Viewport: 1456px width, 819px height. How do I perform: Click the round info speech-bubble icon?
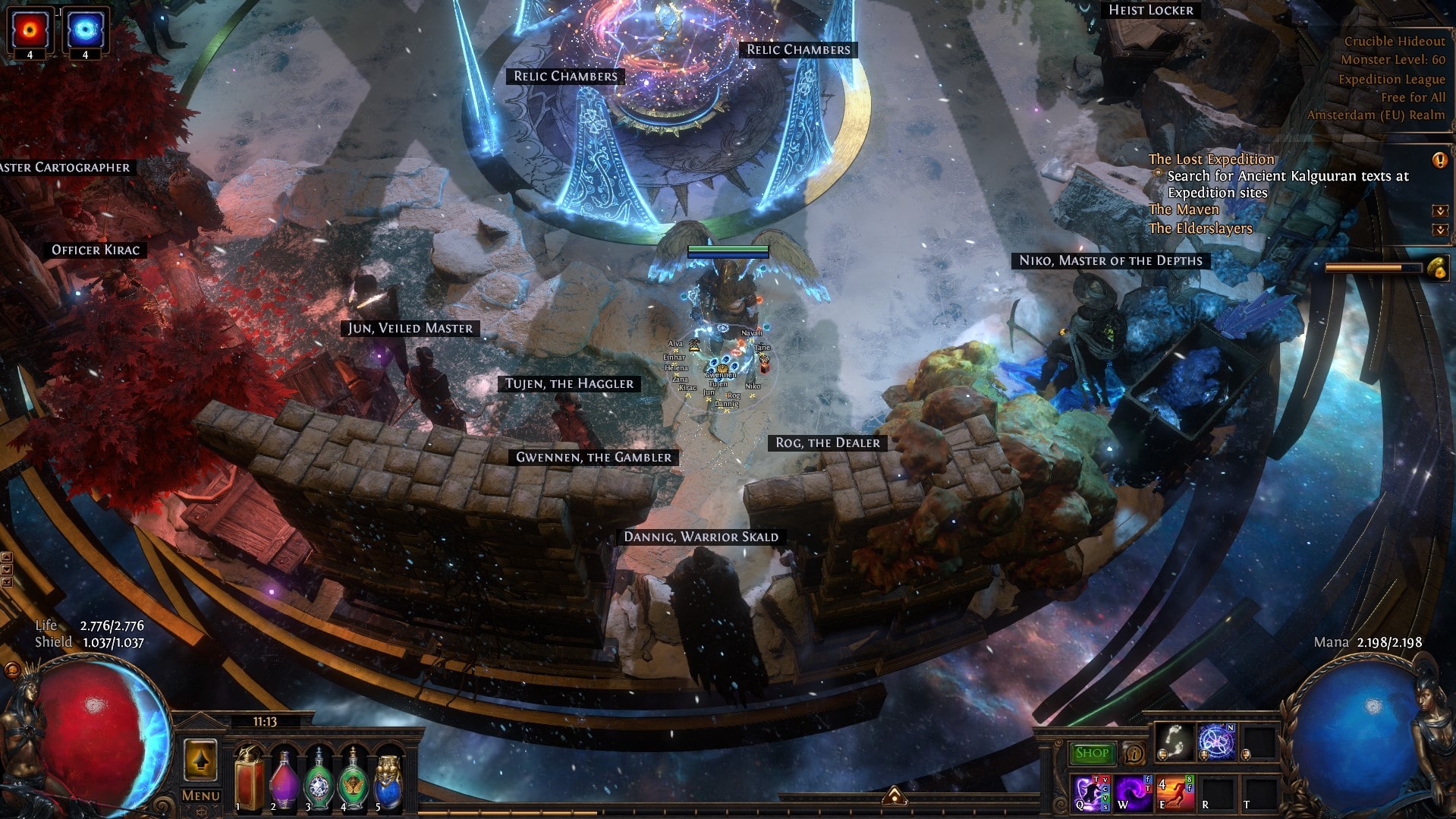pos(1134,753)
